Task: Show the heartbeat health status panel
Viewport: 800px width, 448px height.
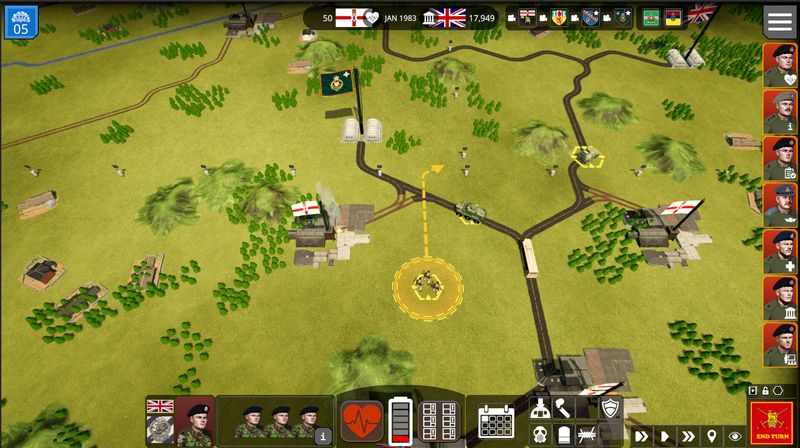Action: click(x=362, y=421)
